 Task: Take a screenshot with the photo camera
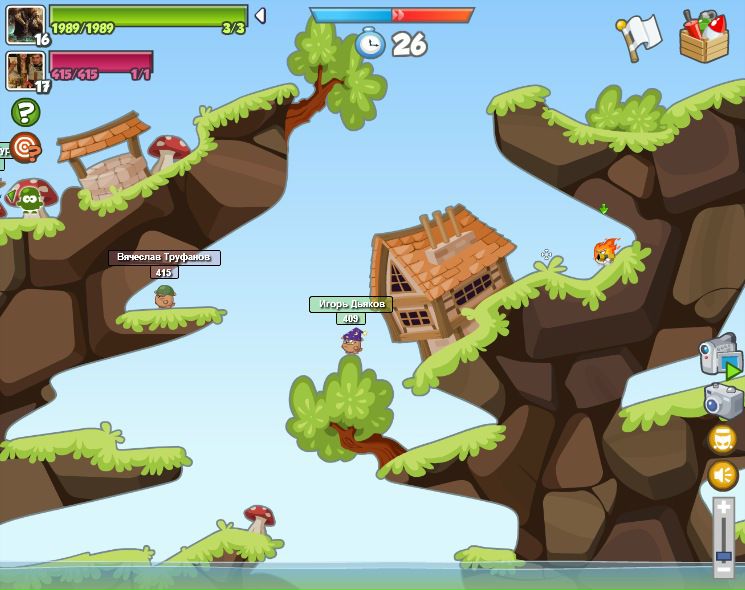click(x=723, y=400)
